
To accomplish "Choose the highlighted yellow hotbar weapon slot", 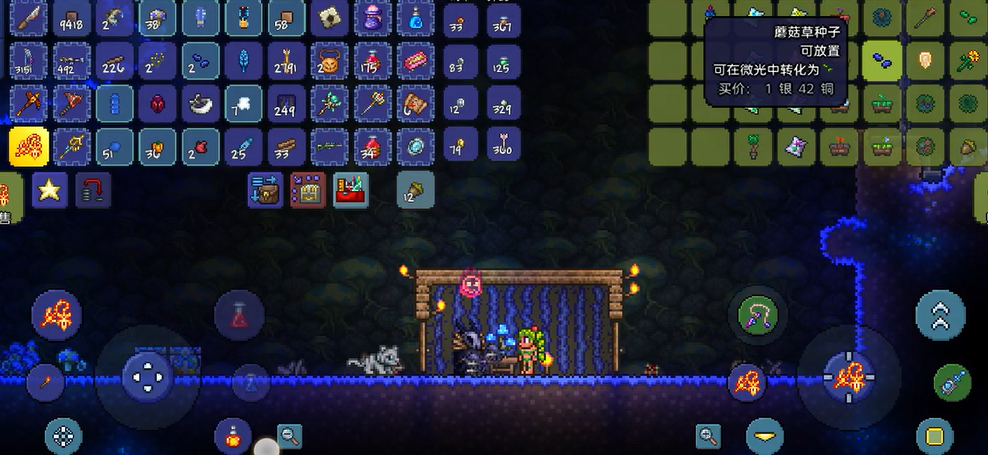I will 29,147.
